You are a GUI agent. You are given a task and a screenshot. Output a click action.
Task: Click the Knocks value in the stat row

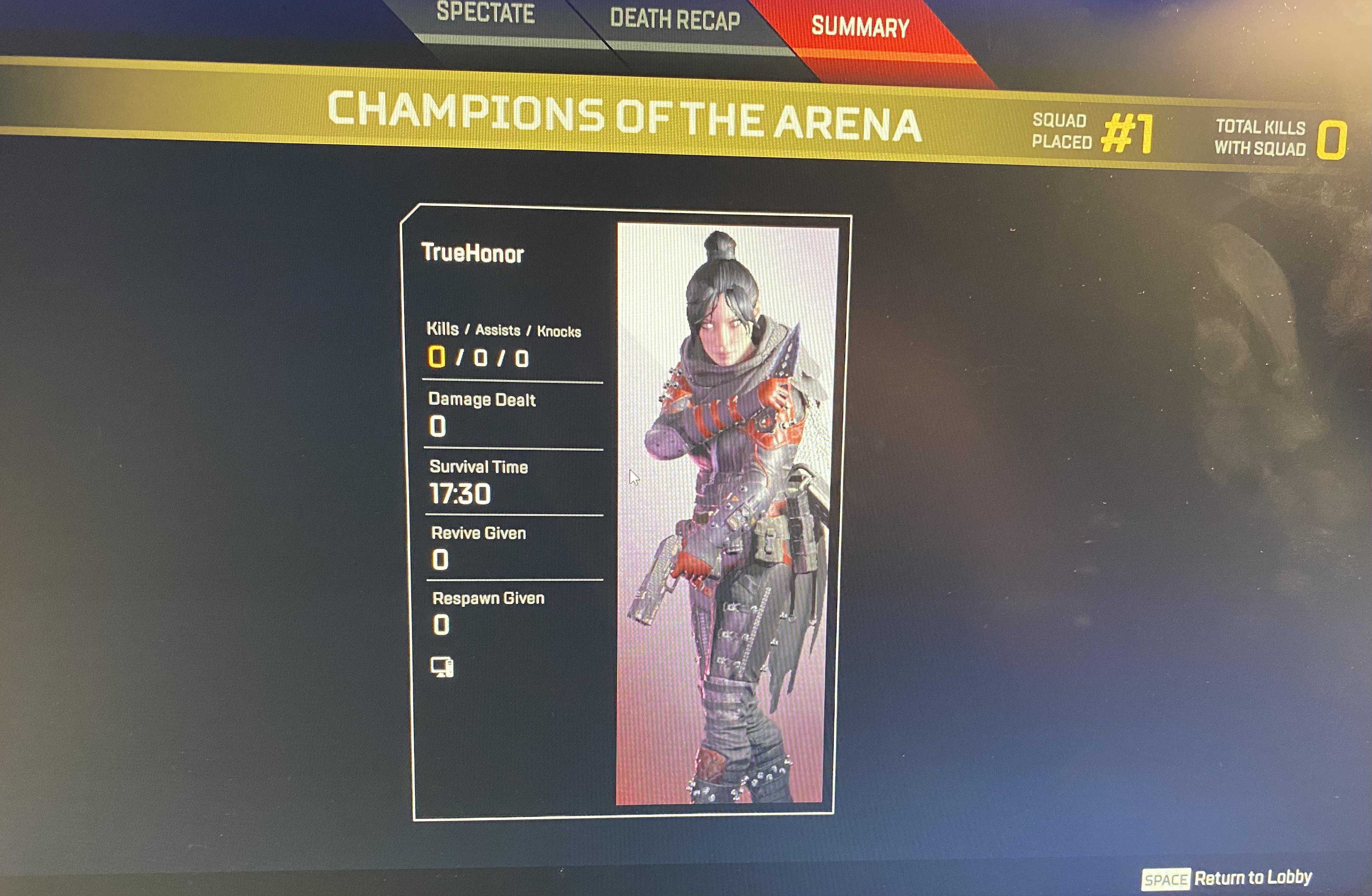click(522, 358)
